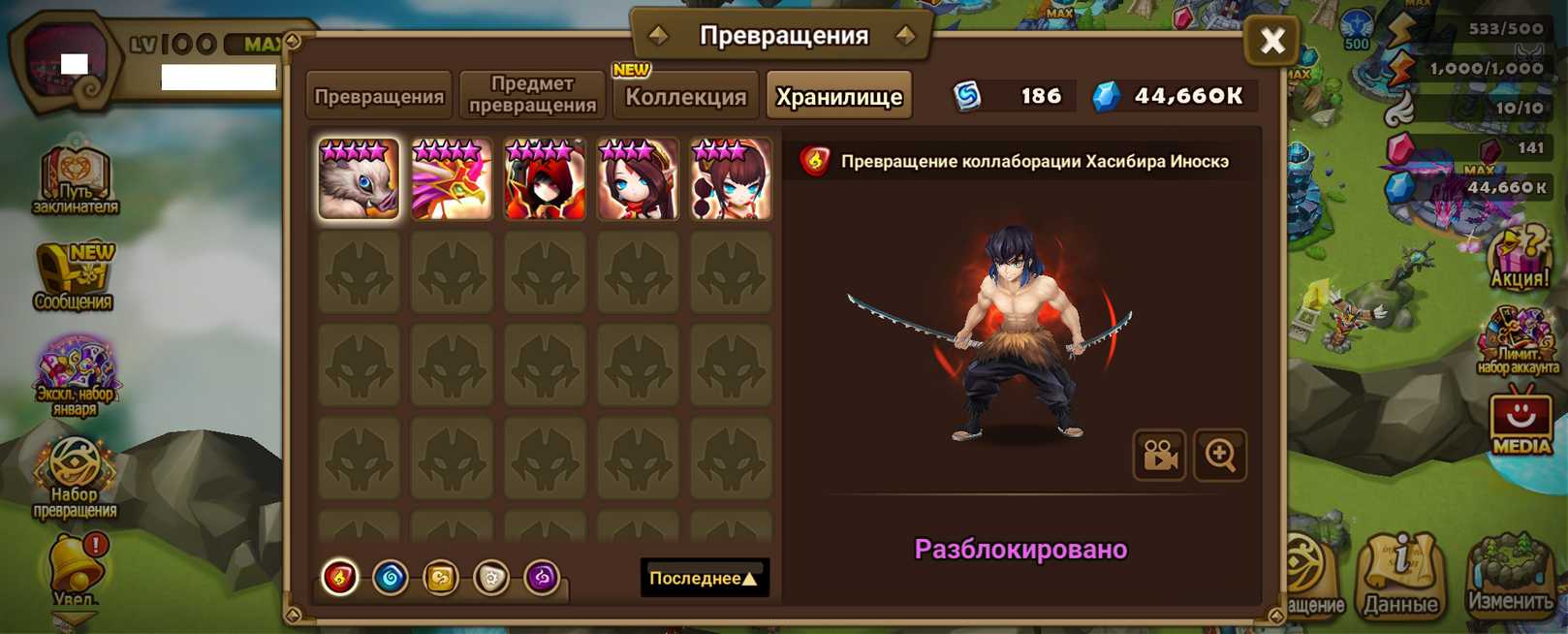Close the Превращения window
The width and height of the screenshot is (1568, 634).
coord(1271,41)
